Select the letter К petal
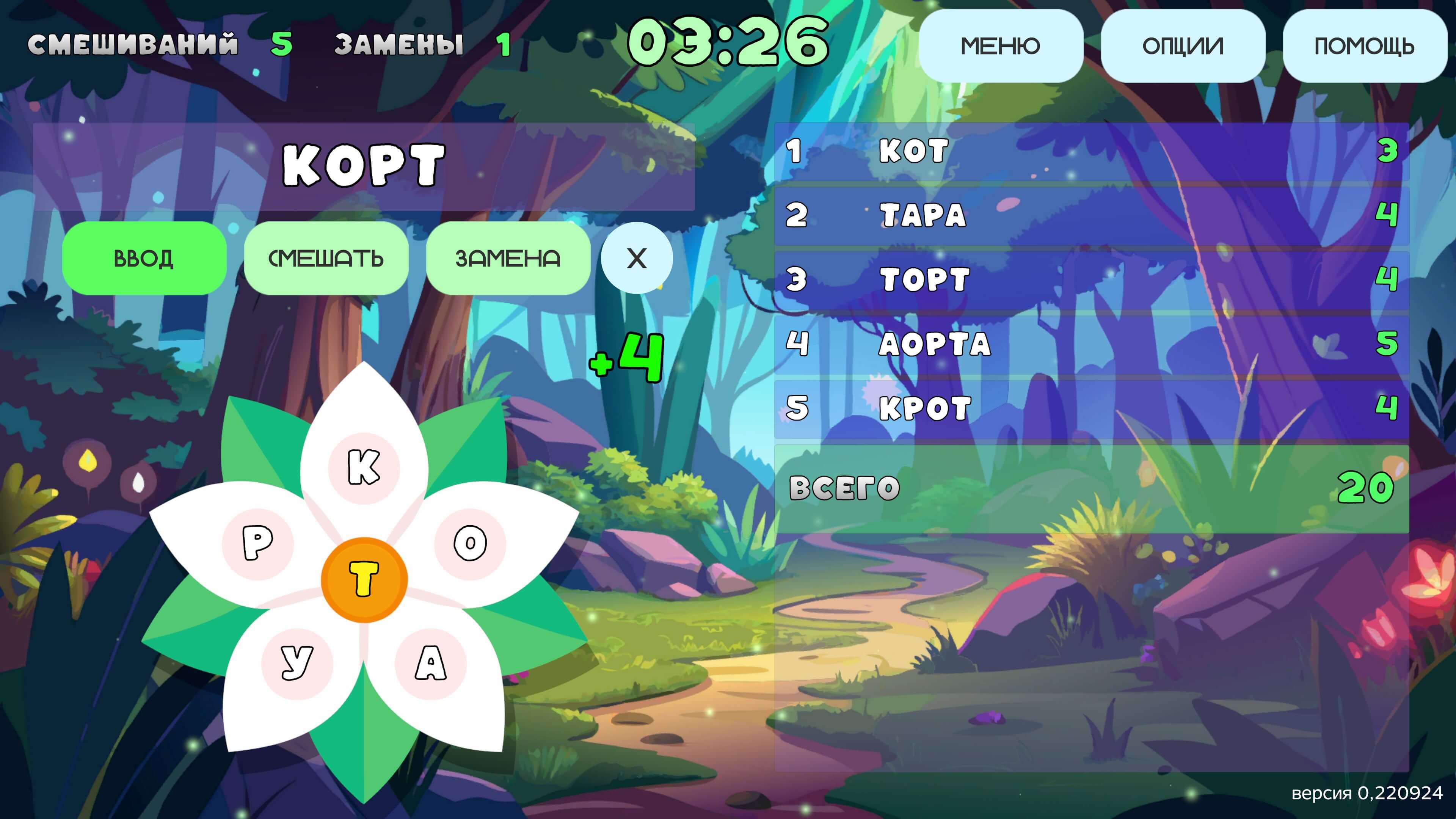1456x819 pixels. (364, 468)
